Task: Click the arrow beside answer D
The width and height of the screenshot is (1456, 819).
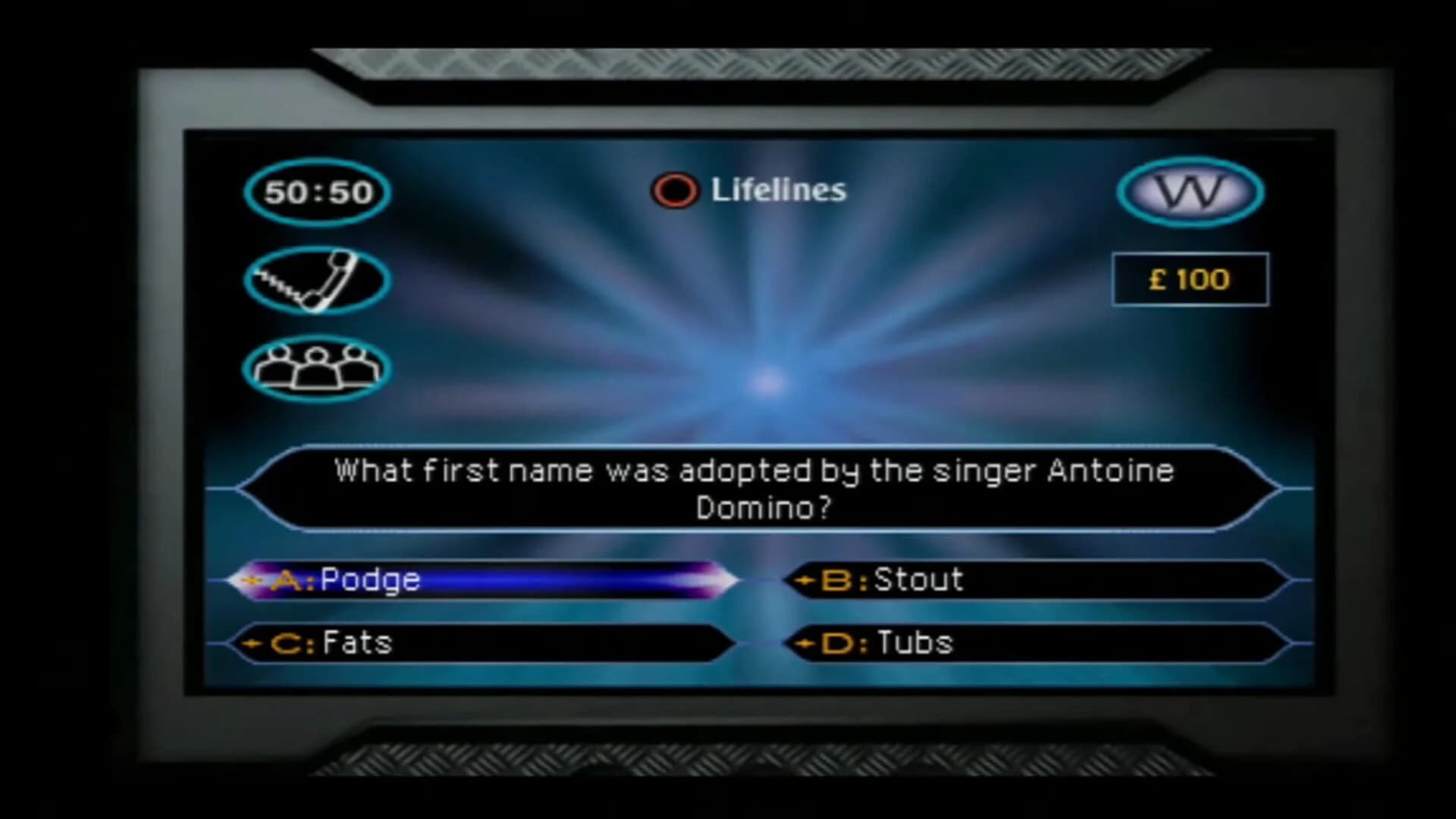Action: tap(804, 642)
